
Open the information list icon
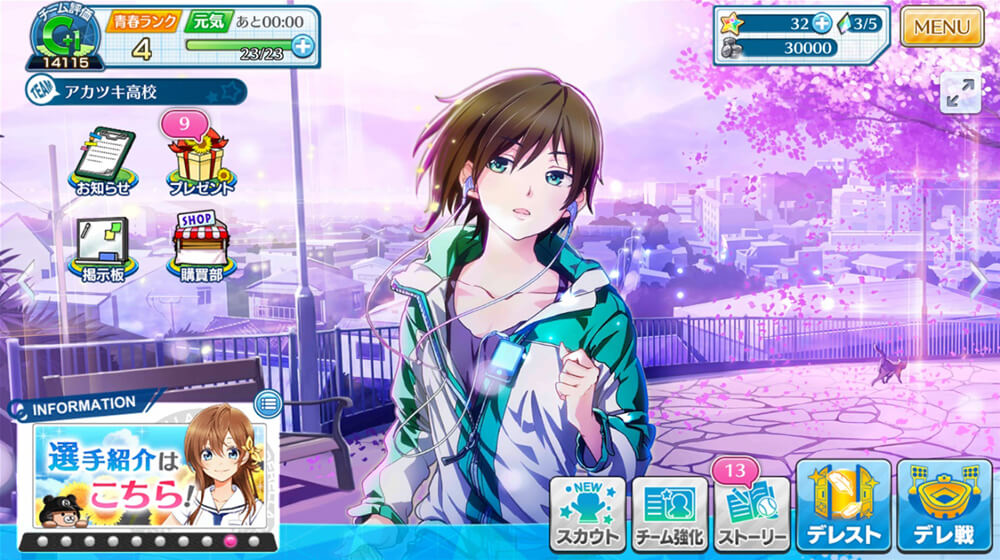[267, 404]
